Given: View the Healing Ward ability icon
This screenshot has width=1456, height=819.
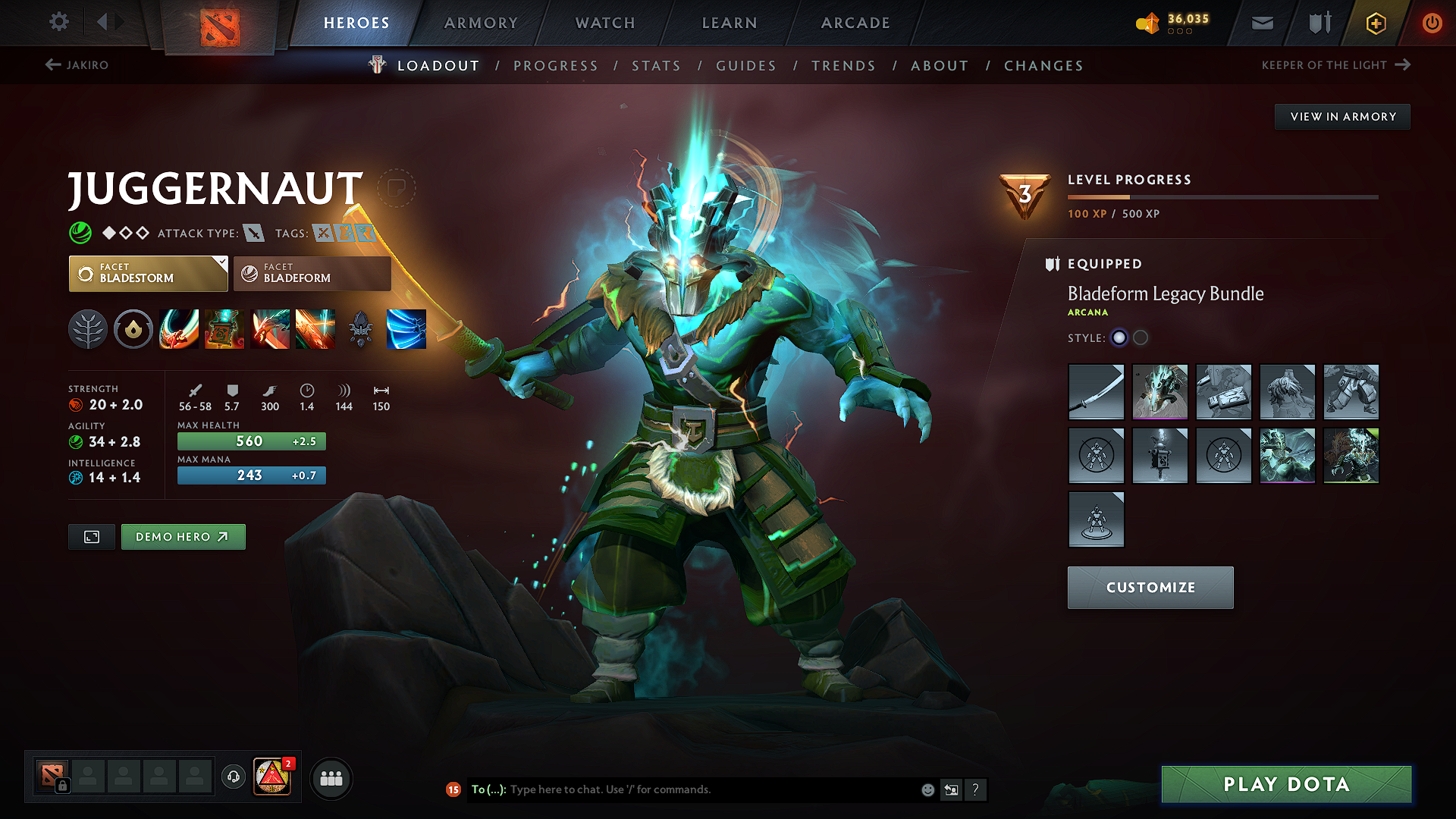Looking at the screenshot, I should (x=224, y=328).
